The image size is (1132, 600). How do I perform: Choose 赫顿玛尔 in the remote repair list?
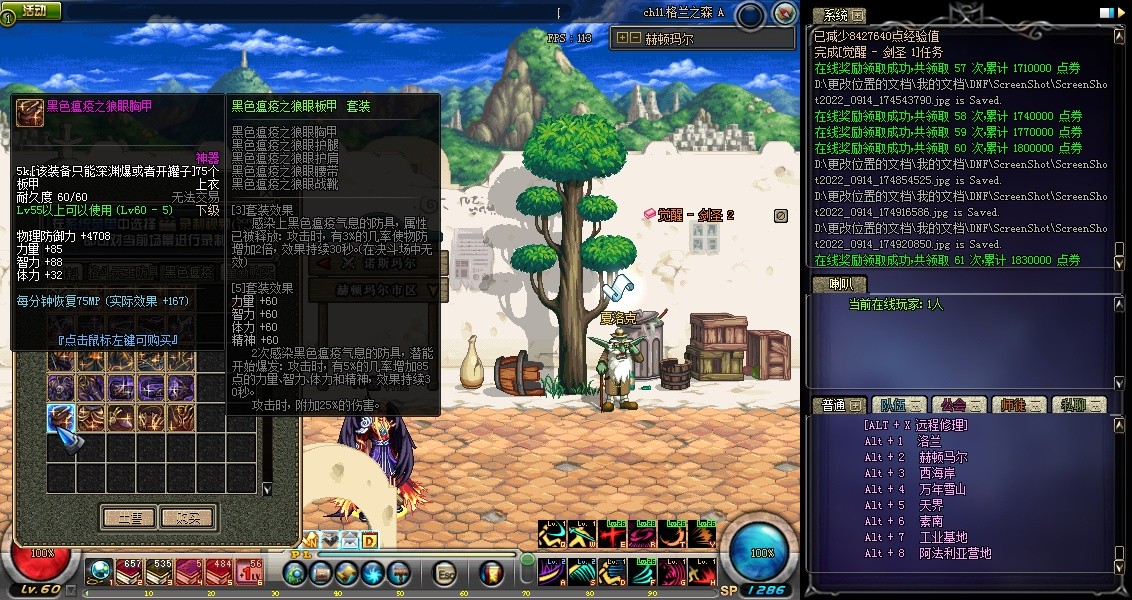tap(943, 457)
